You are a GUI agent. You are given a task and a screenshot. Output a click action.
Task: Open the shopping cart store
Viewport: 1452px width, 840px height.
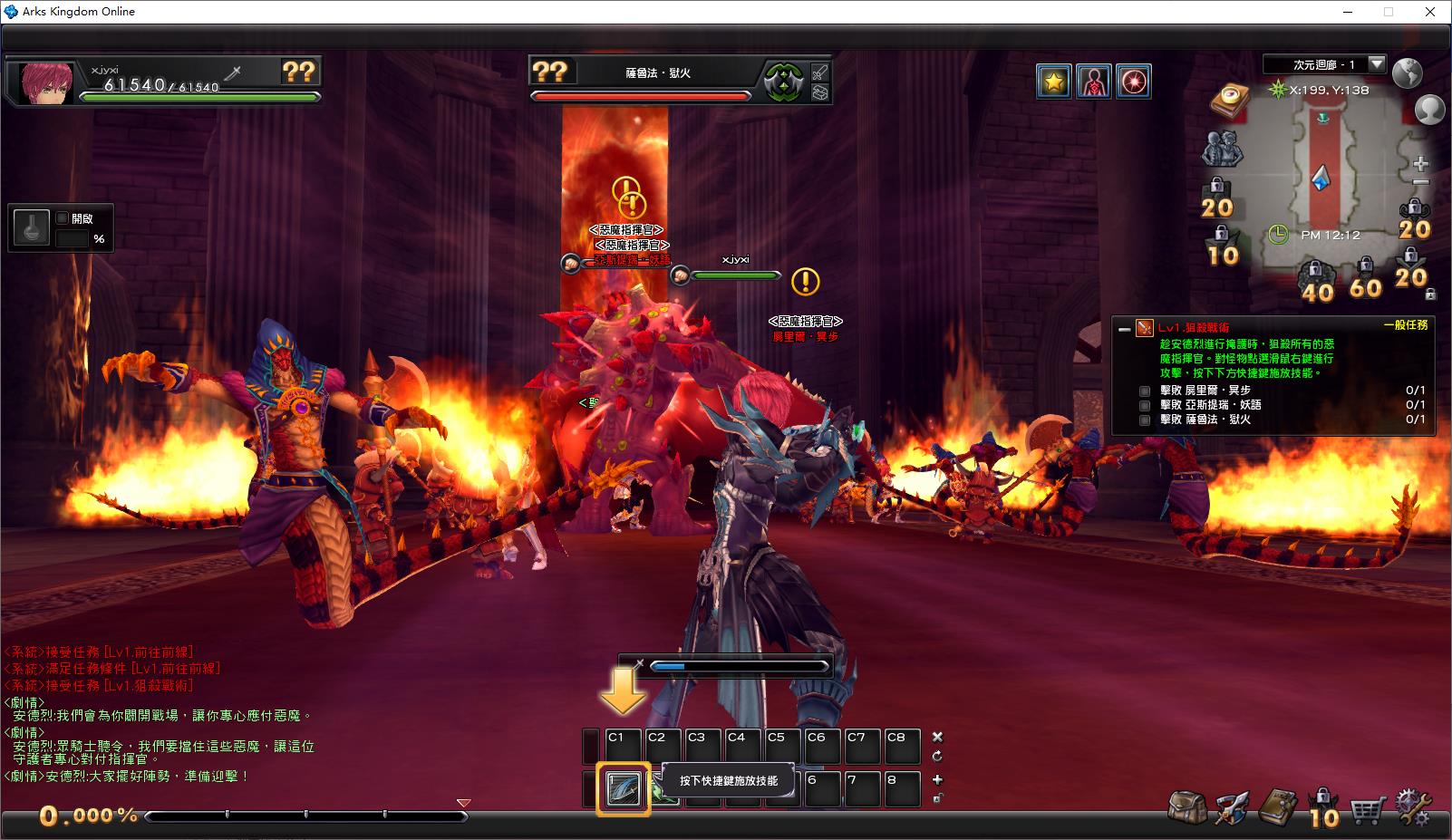pos(1369,806)
